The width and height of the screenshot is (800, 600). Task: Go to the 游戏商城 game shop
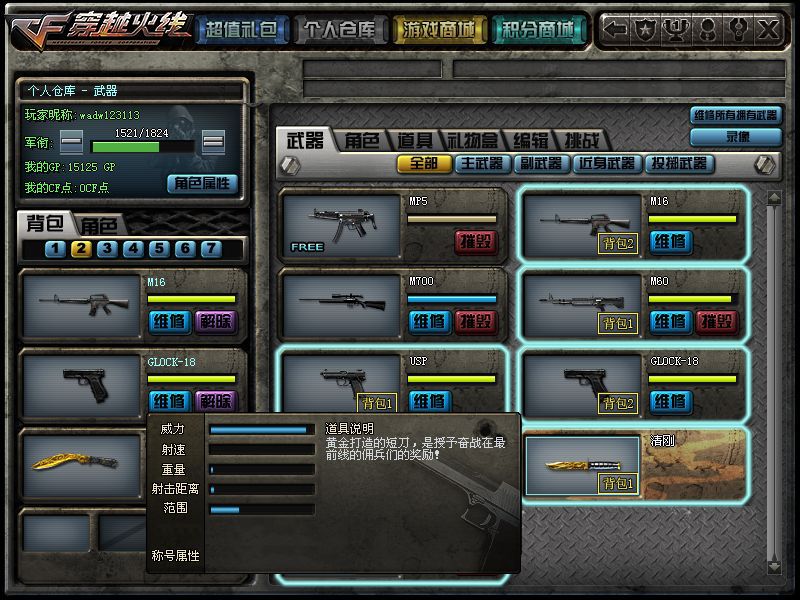(438, 30)
